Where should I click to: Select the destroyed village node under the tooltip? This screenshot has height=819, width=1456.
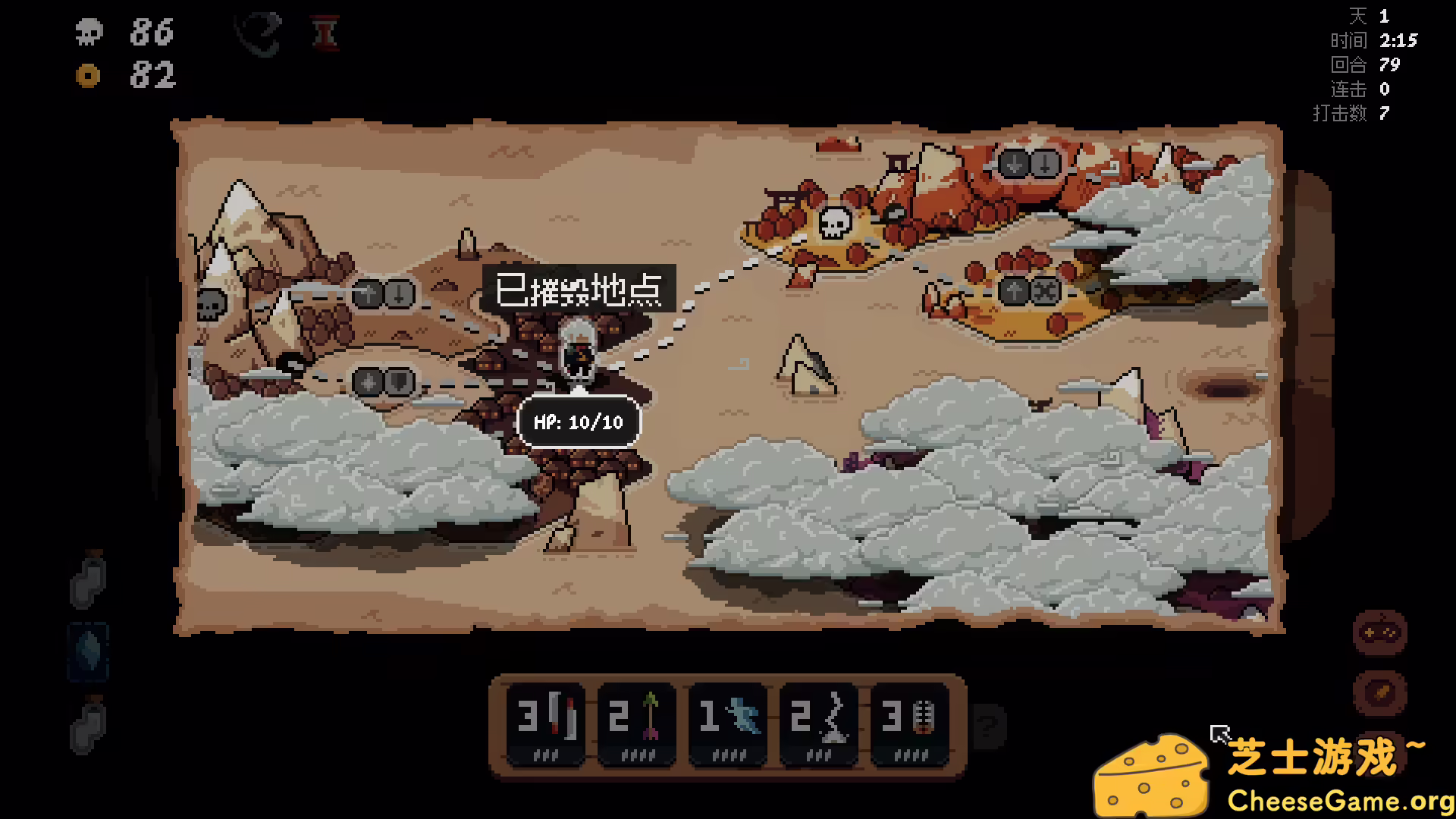[x=578, y=349]
